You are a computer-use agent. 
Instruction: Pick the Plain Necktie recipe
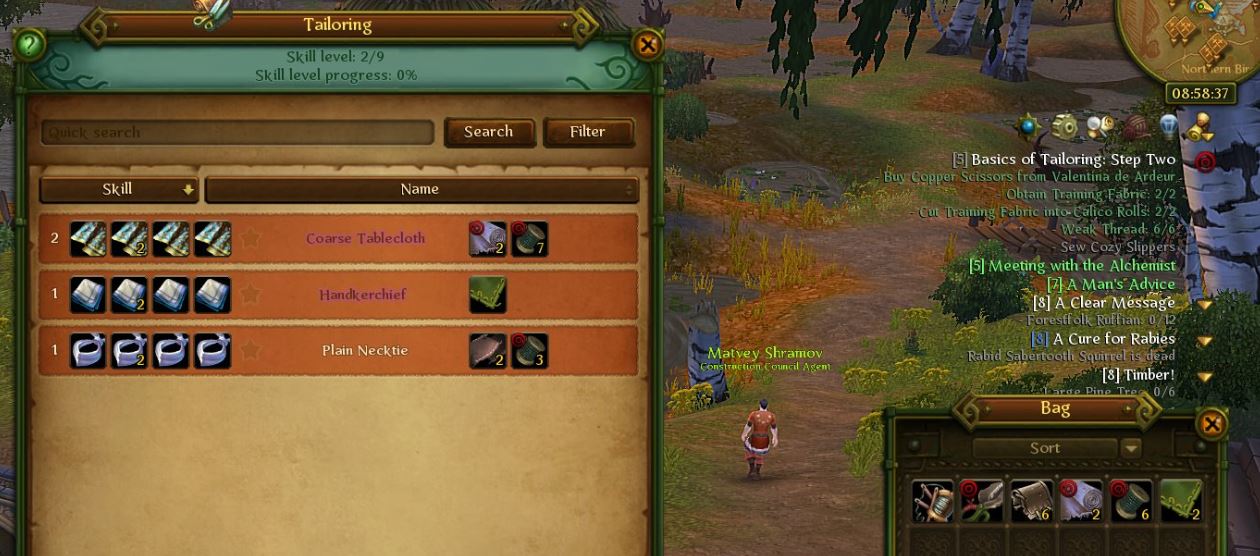click(x=365, y=351)
